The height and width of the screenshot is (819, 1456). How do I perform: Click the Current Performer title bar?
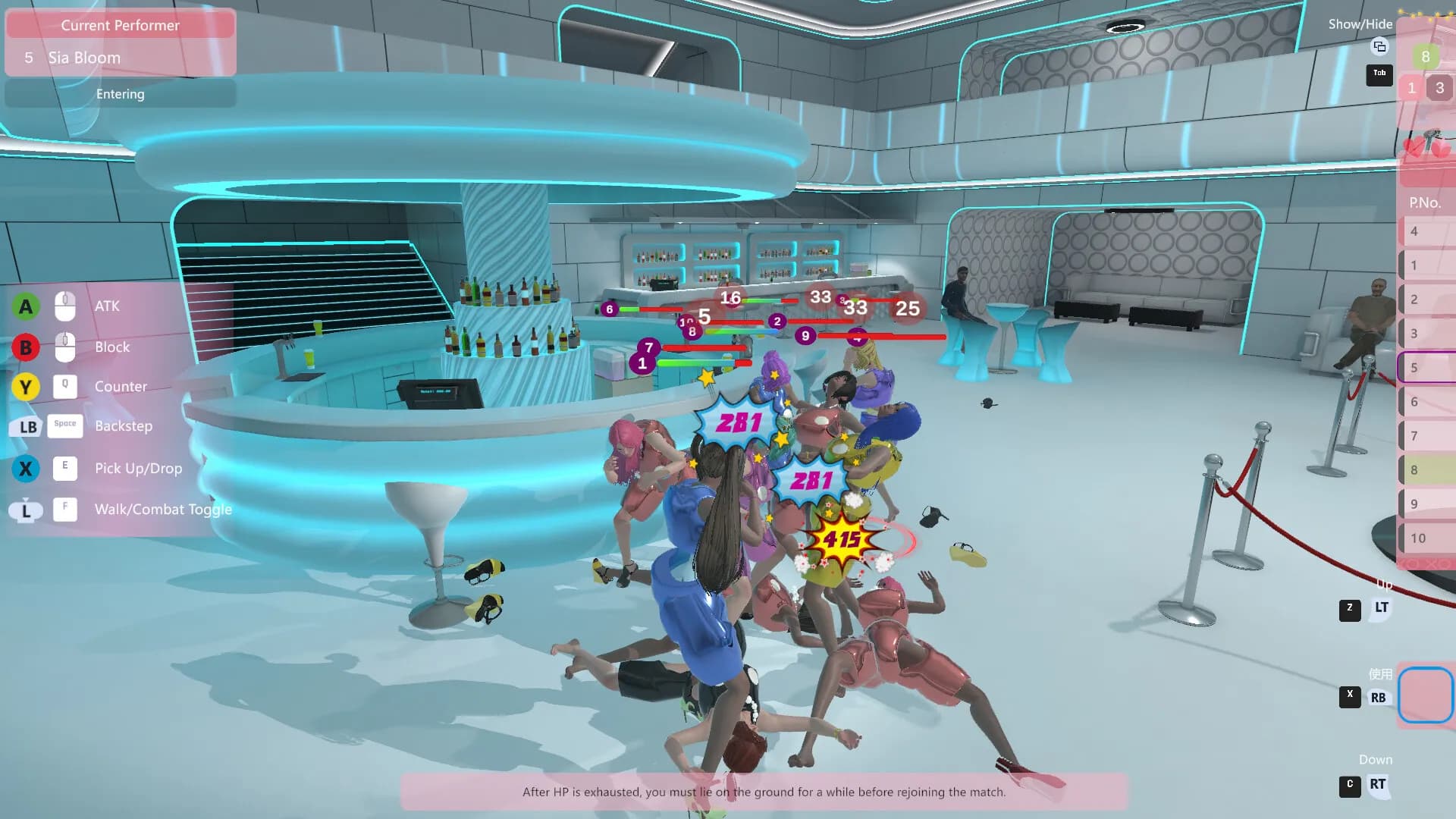pyautogui.click(x=120, y=25)
